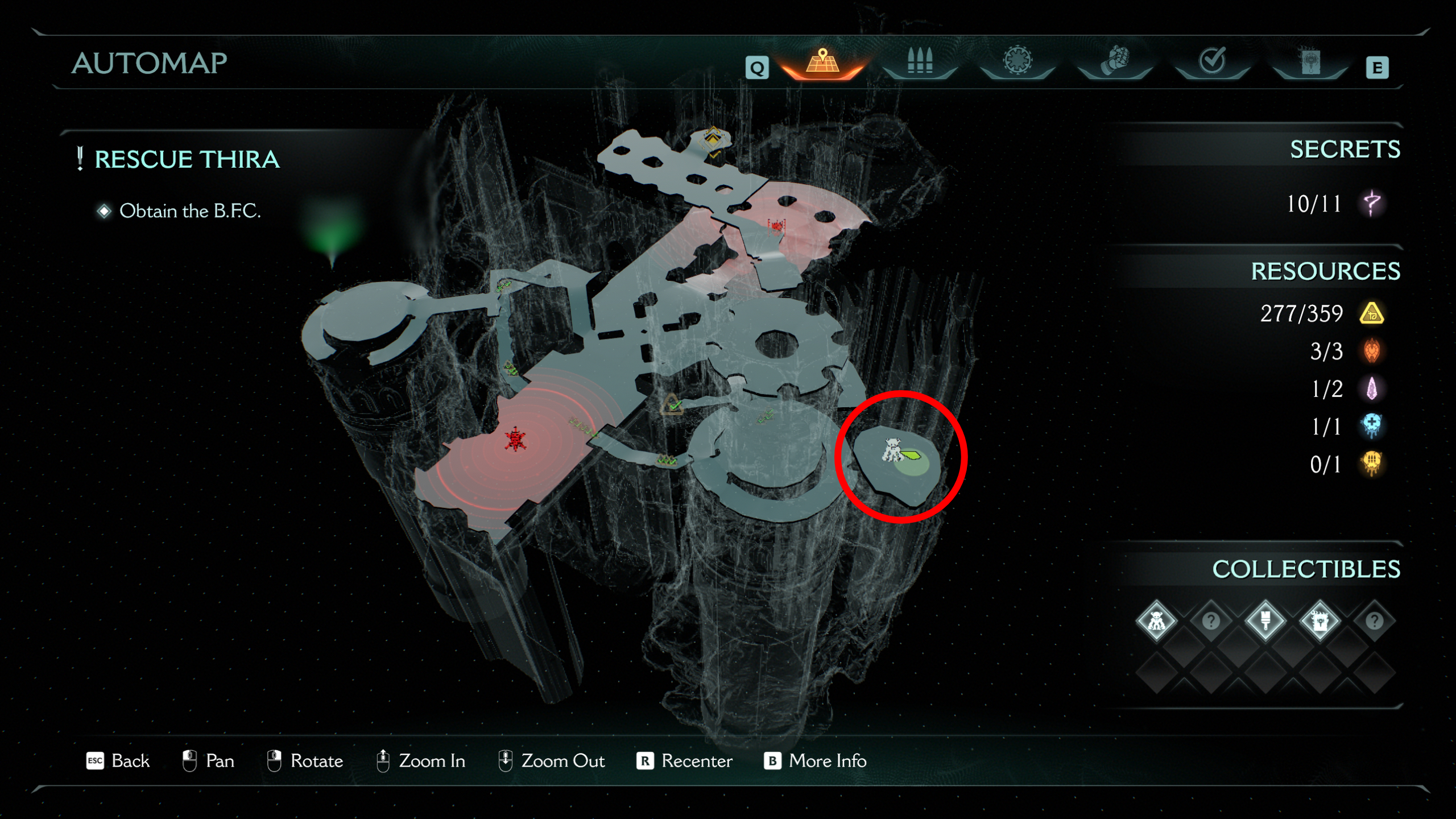1456x819 pixels.
Task: Click the burning codex page collectible icon
Action: click(1321, 621)
